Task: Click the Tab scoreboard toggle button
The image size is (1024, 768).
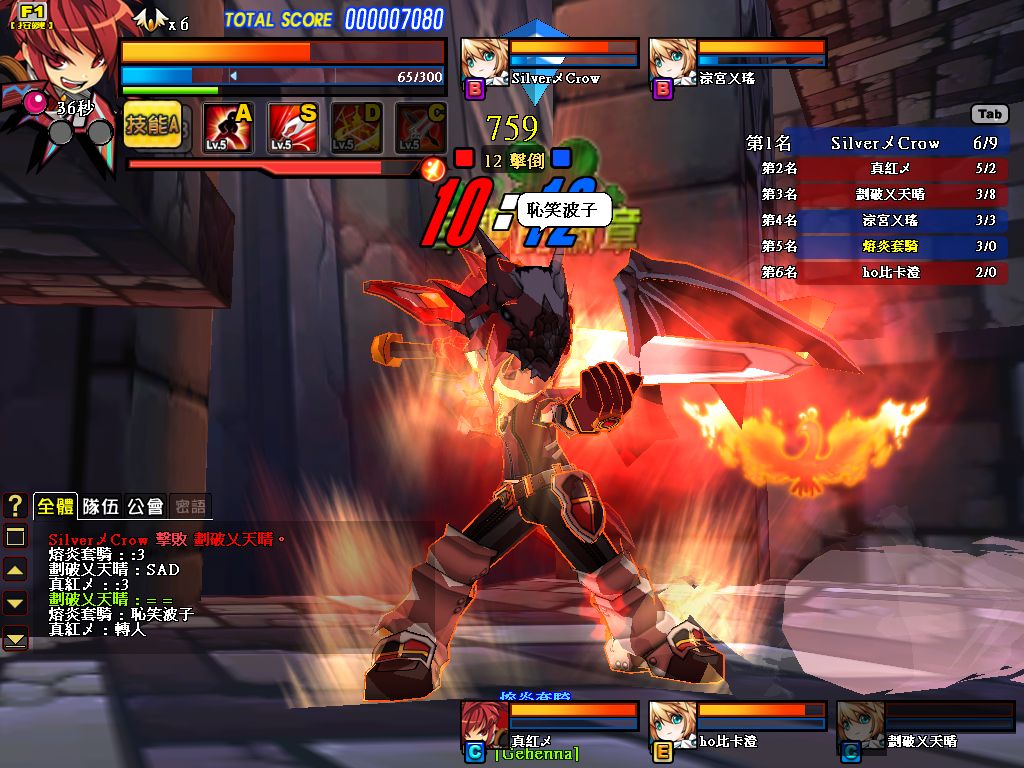Action: coord(989,114)
